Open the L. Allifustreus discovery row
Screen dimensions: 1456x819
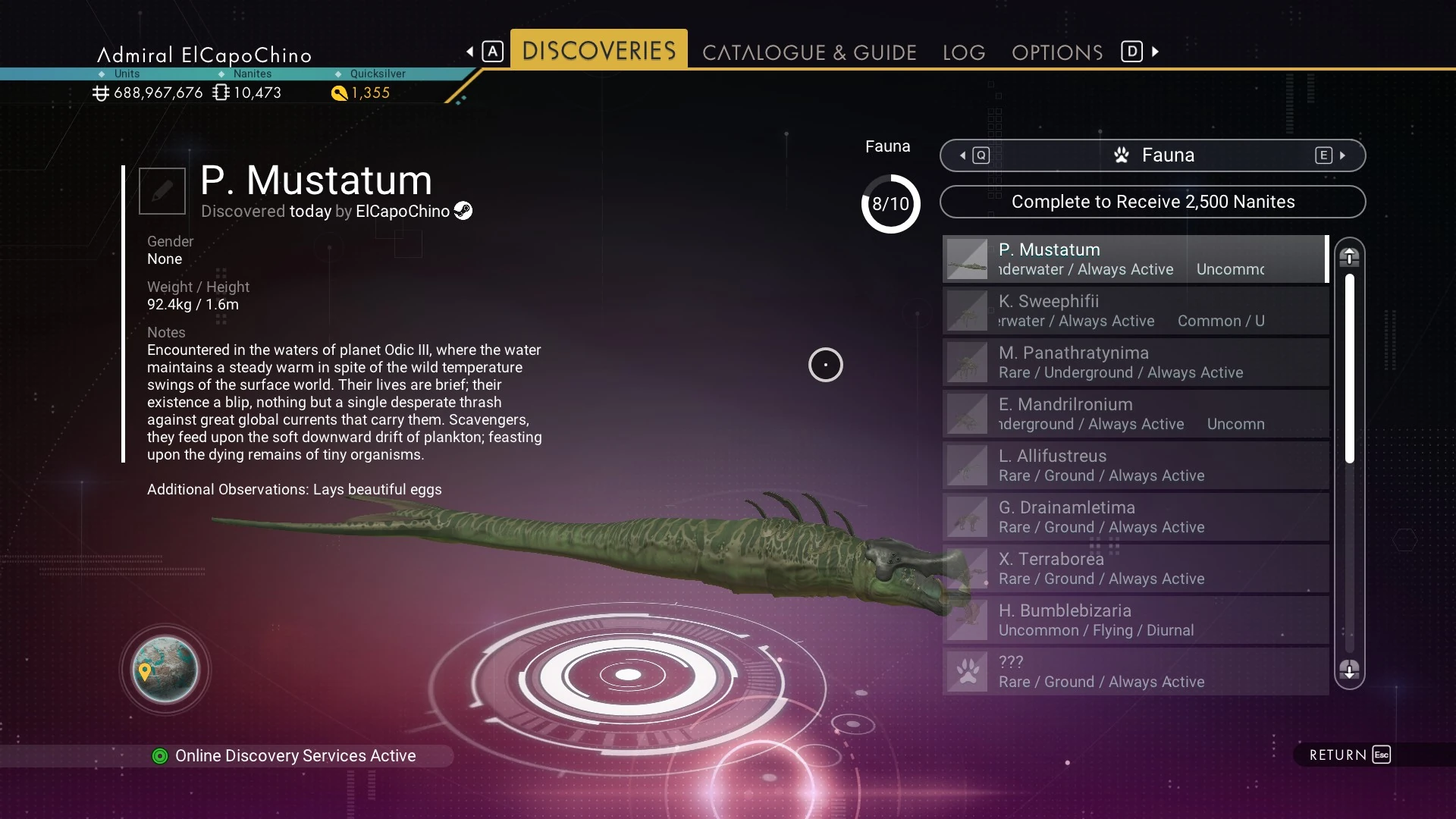point(1135,465)
